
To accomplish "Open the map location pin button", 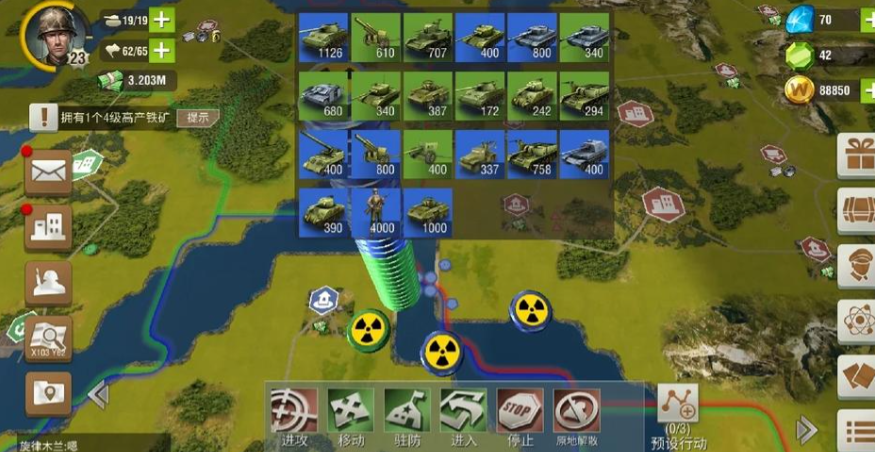I will tap(48, 390).
